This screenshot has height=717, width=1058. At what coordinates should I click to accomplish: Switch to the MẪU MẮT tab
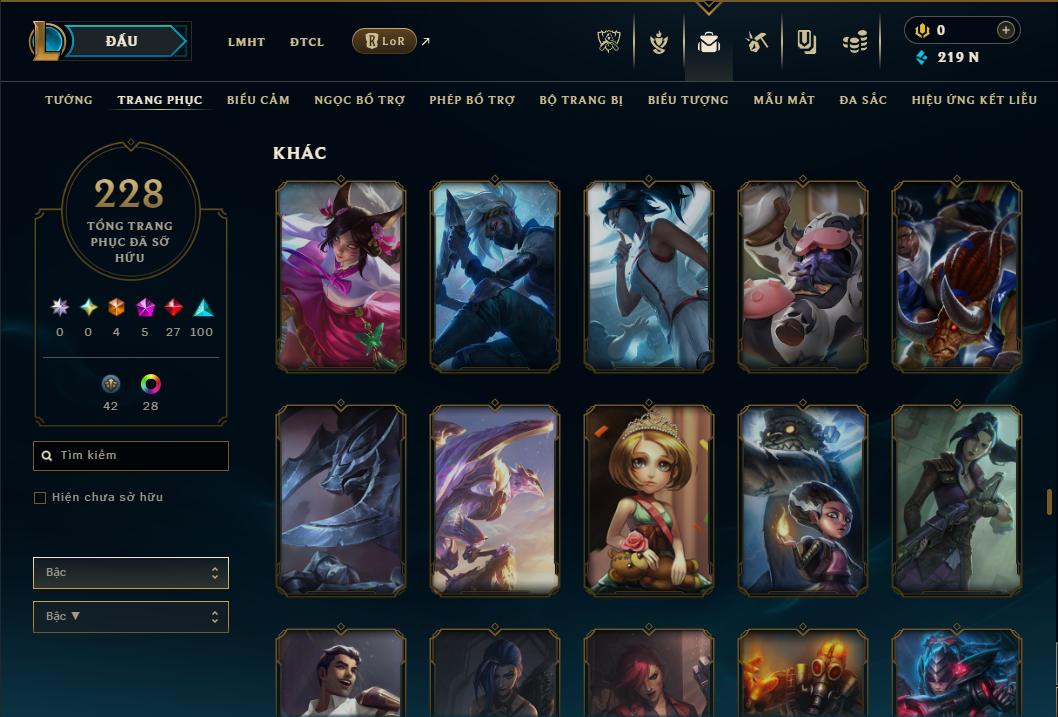click(784, 100)
